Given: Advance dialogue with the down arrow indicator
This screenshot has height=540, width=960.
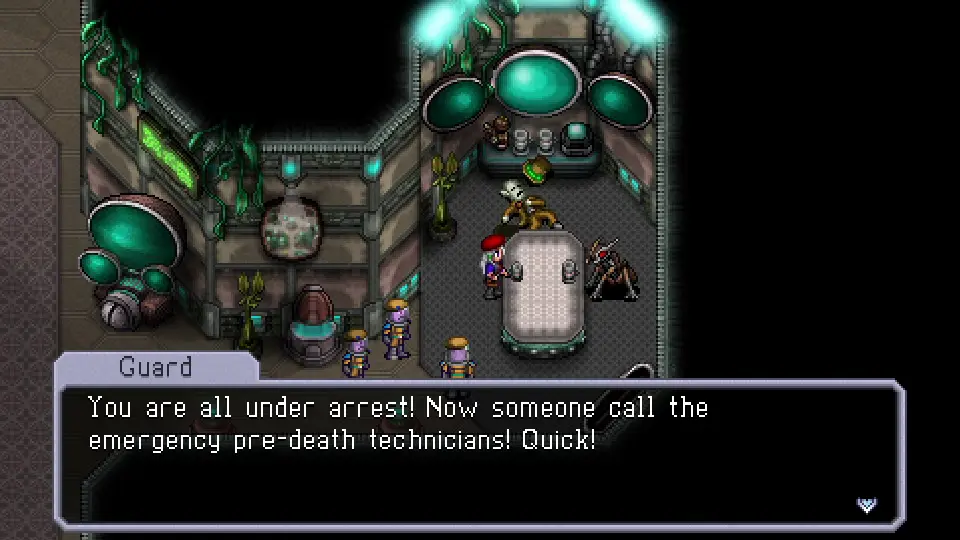Looking at the screenshot, I should tap(866, 505).
